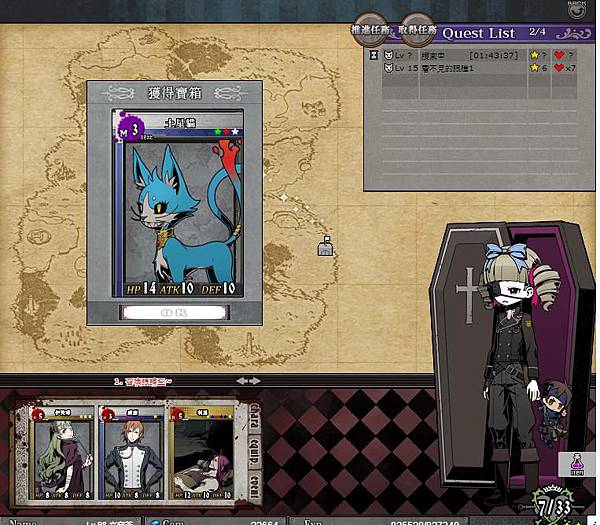This screenshot has width=600, height=525.
Task: Confirm the treasure box OK button
Action: point(174,311)
